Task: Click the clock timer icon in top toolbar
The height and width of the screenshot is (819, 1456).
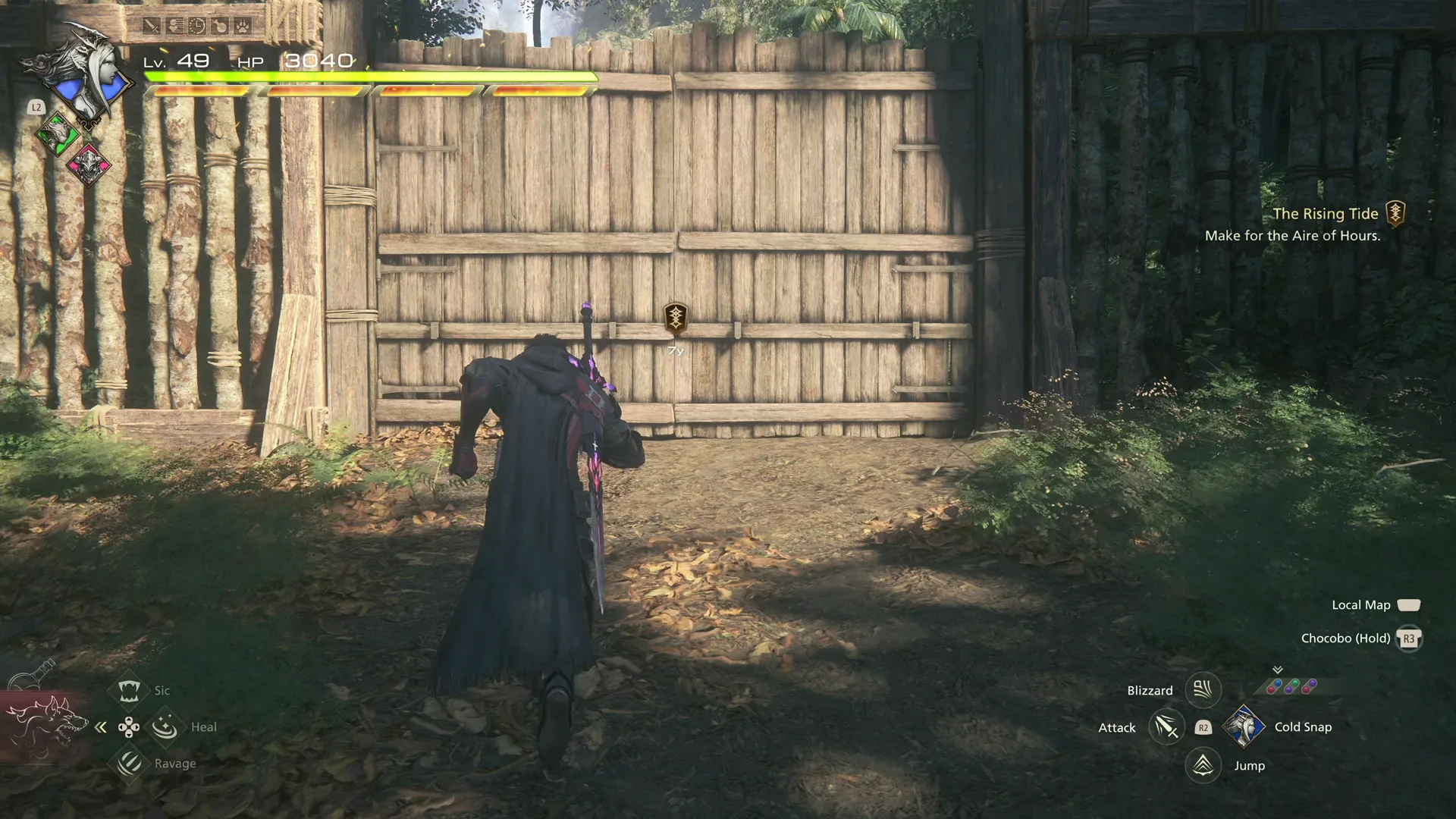Action: click(197, 24)
